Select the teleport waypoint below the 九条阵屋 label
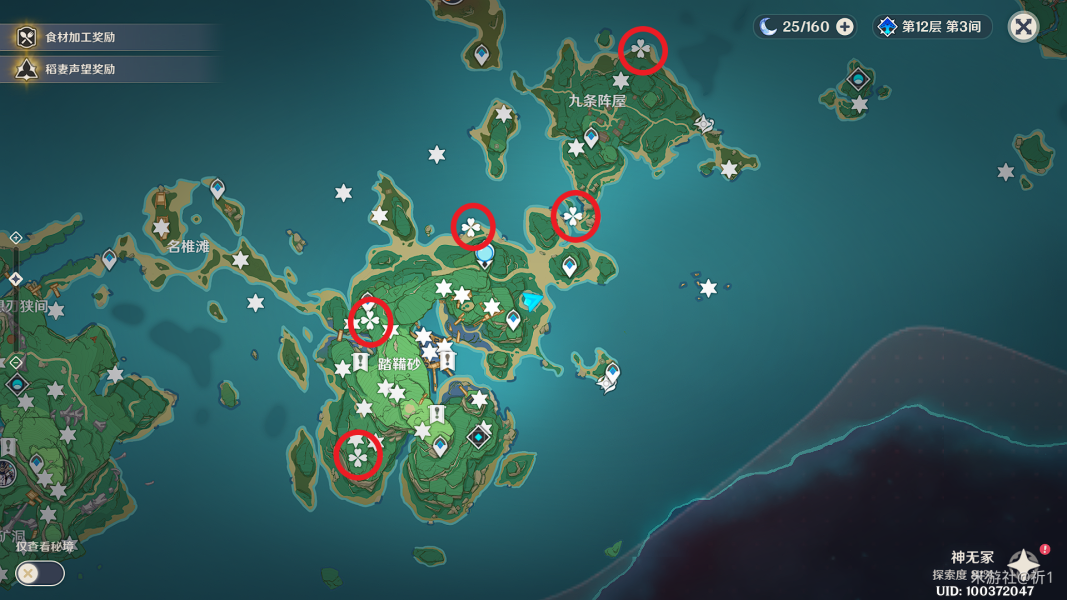1067x600 pixels. [x=591, y=137]
